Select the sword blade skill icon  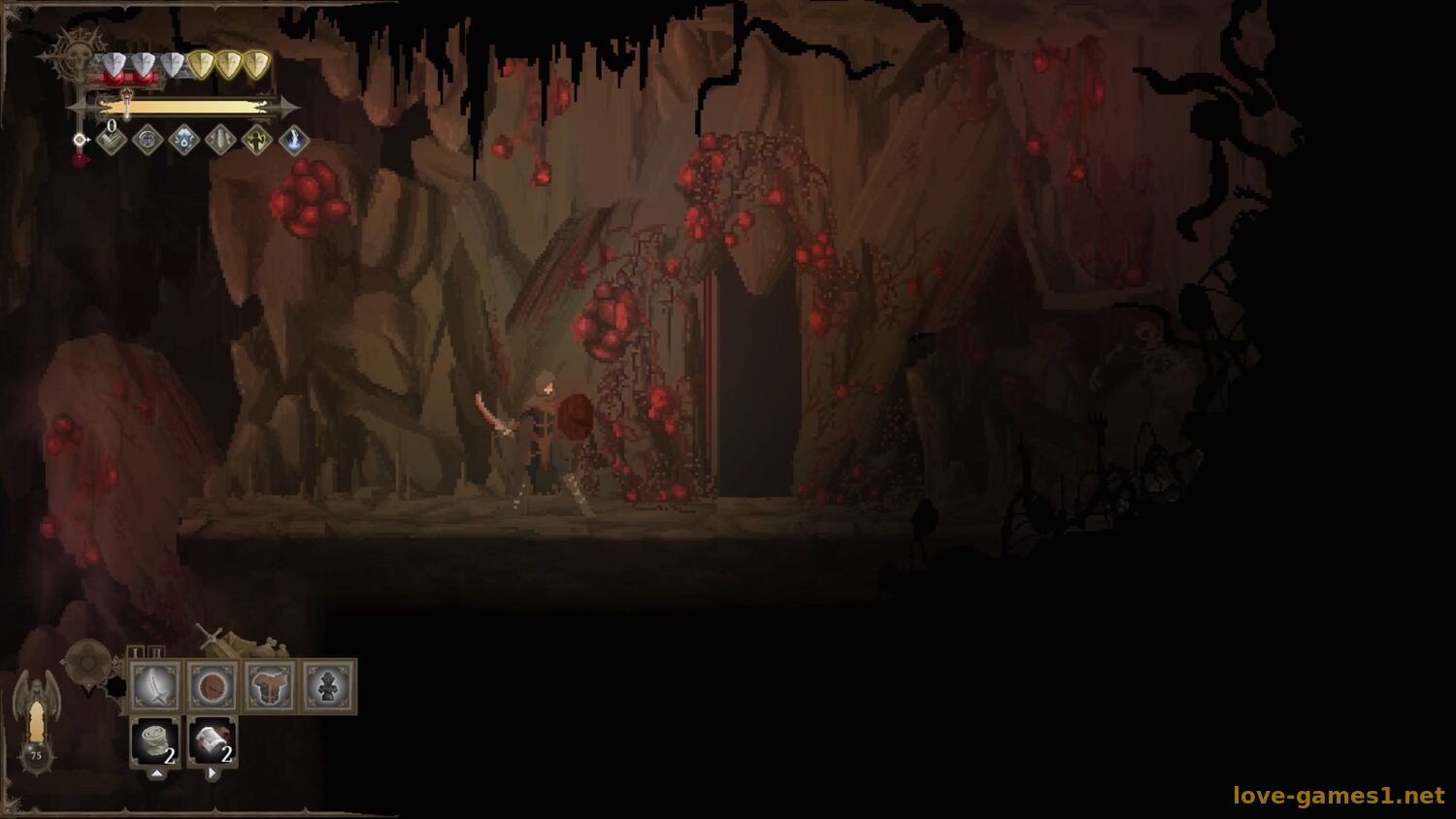221,141
